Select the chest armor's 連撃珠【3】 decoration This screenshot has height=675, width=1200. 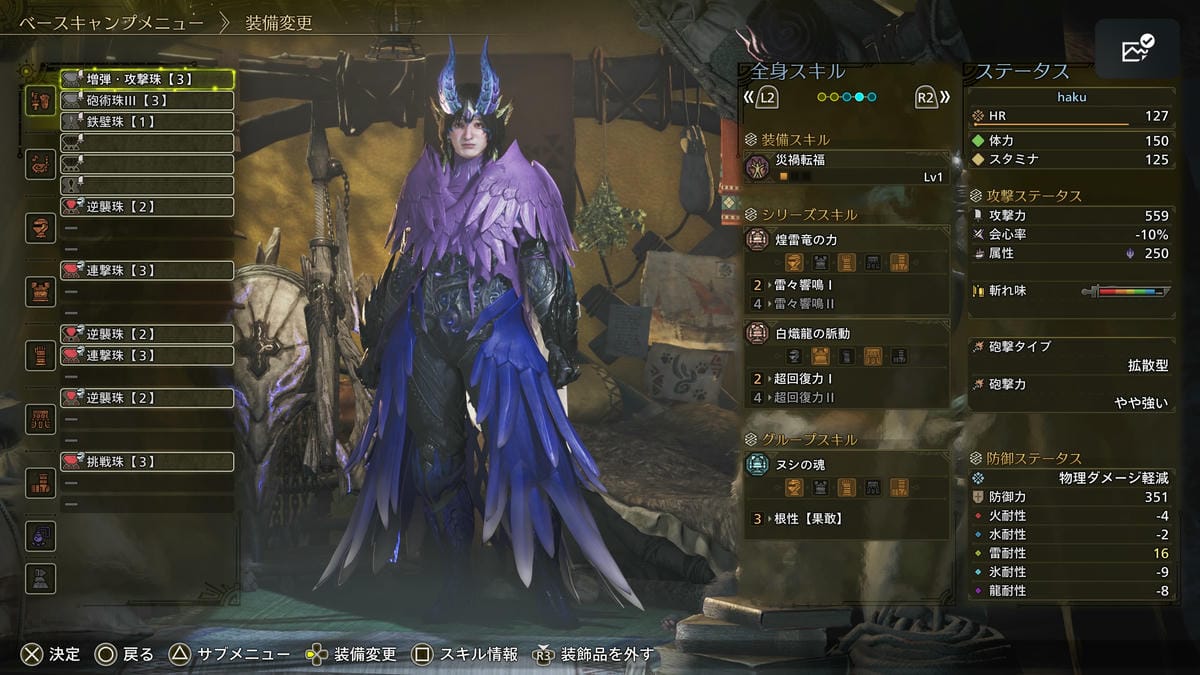[x=146, y=271]
